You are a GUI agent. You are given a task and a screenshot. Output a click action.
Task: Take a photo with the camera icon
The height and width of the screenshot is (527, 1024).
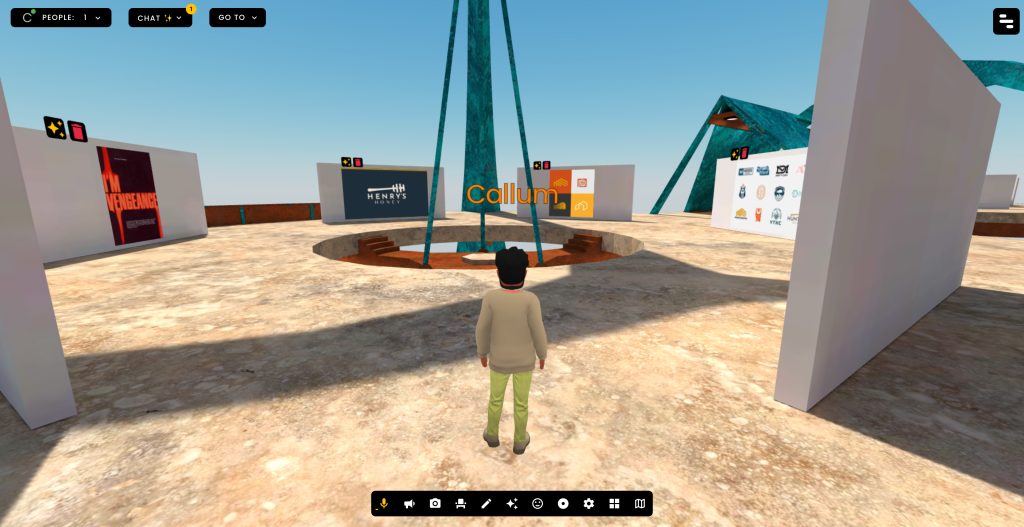point(435,504)
